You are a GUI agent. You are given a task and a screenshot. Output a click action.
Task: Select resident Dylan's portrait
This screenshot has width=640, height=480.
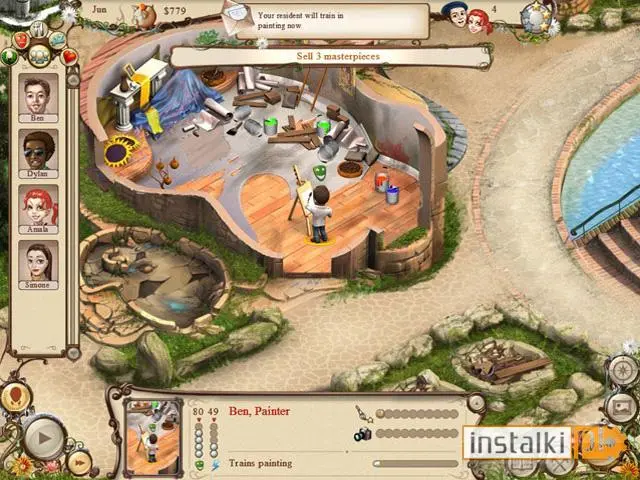pos(39,152)
